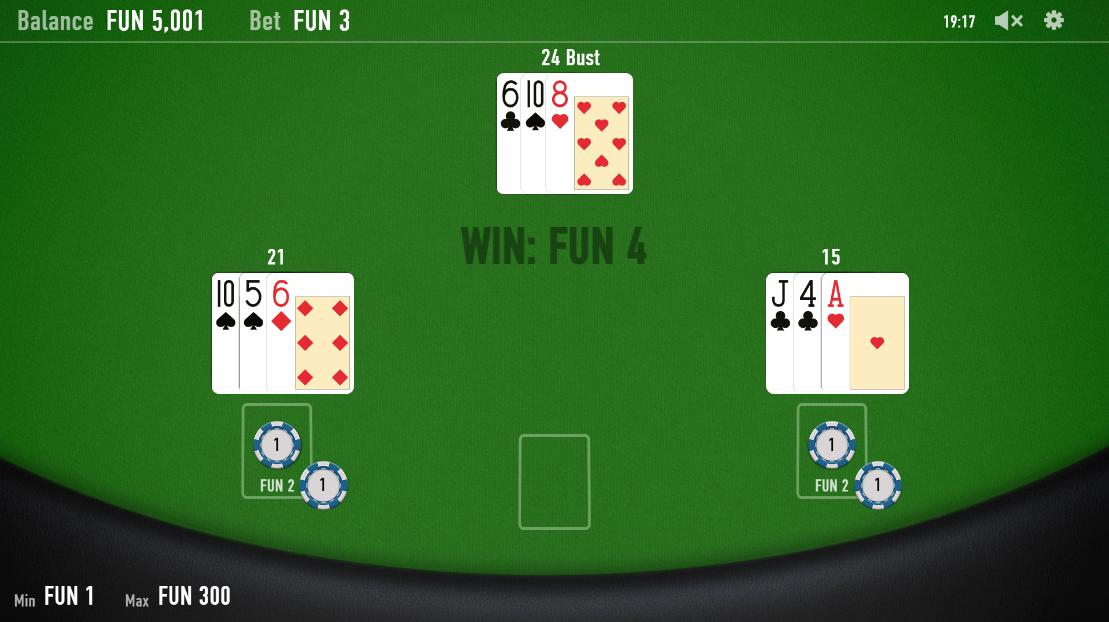The image size is (1109, 622).
Task: Open the settings gear menu
Action: click(1054, 21)
